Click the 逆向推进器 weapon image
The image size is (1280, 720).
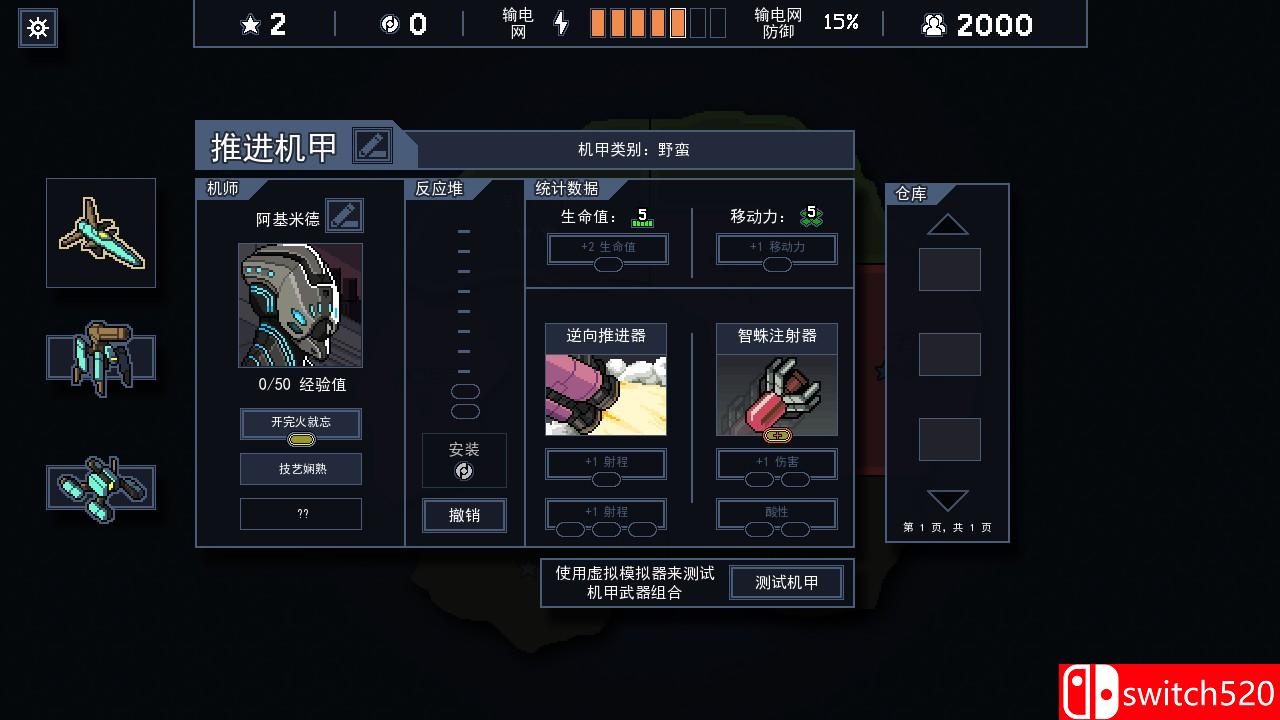(x=605, y=393)
